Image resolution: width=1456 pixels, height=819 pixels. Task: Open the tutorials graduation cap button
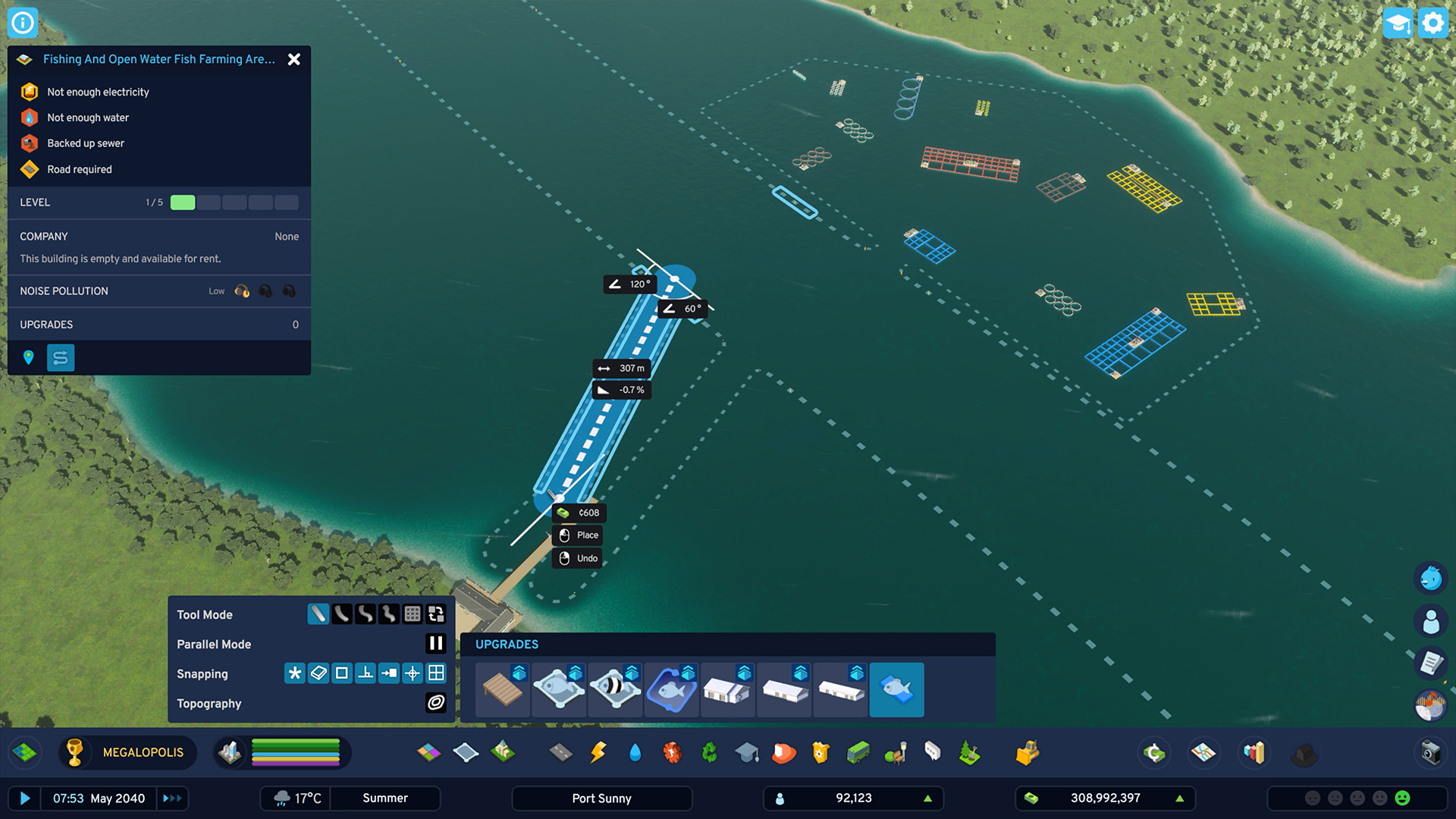[1397, 23]
